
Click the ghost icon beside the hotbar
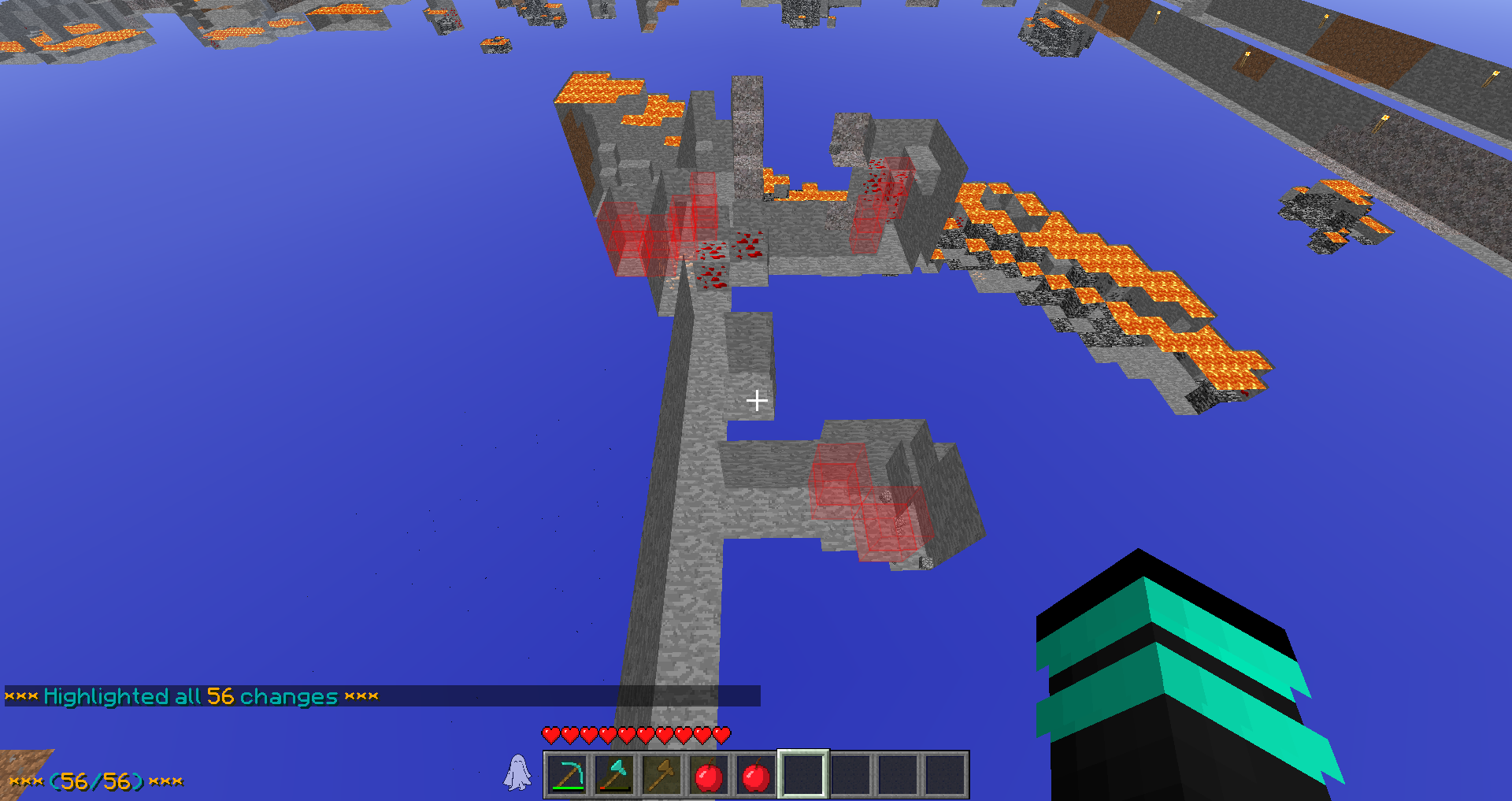[517, 773]
